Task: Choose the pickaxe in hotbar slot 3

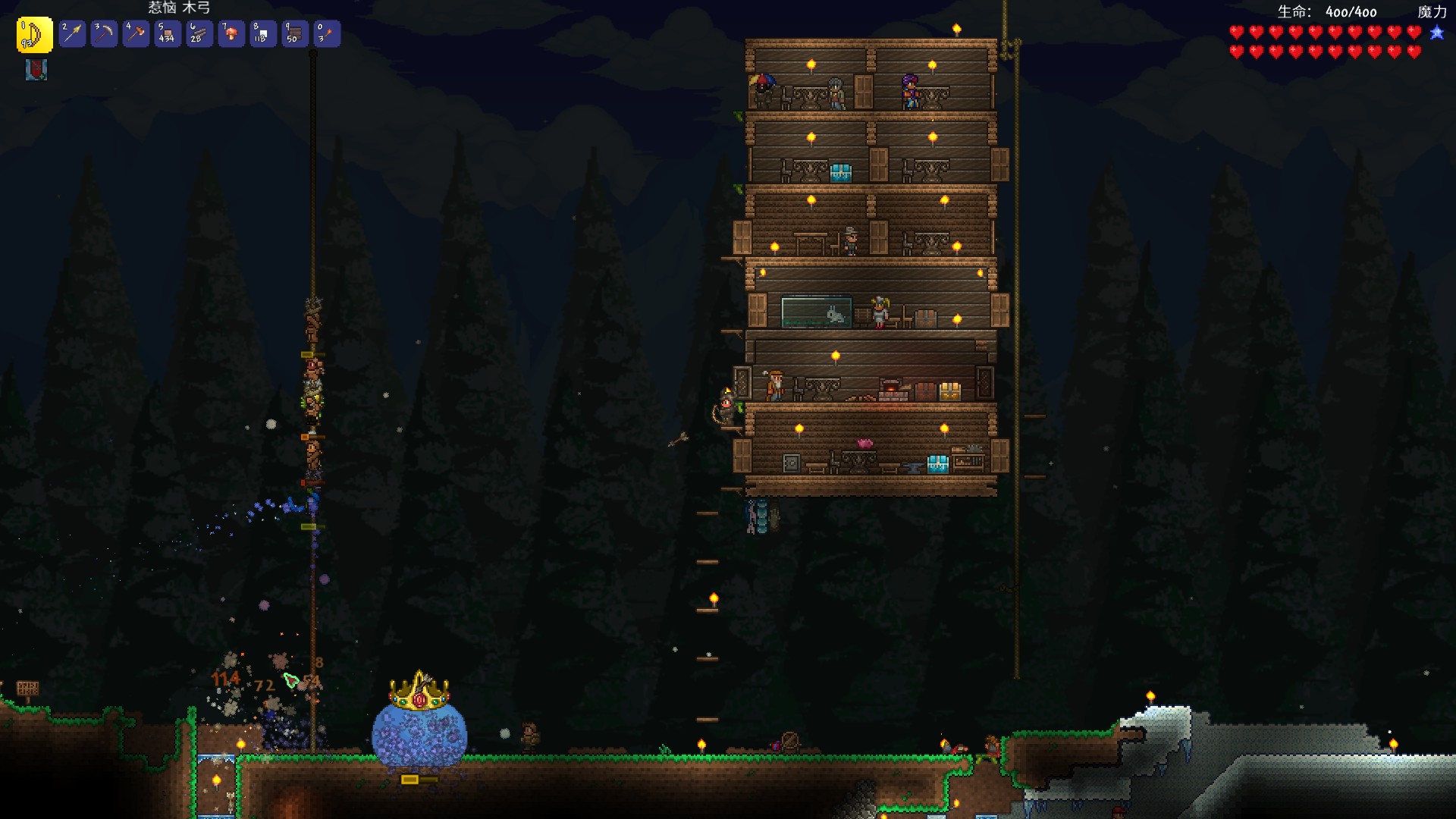Action: [x=104, y=34]
